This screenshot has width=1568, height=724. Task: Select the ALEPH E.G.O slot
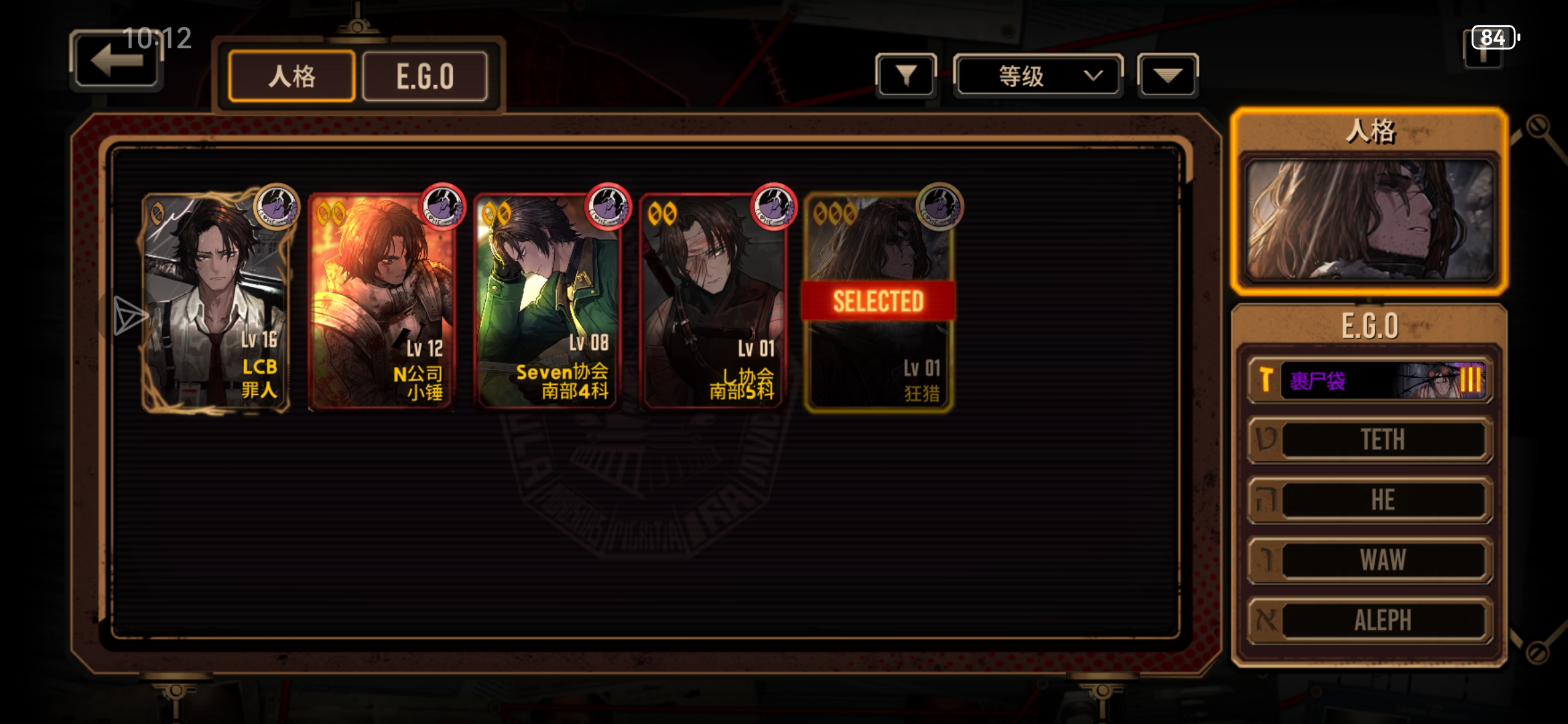tap(1370, 620)
